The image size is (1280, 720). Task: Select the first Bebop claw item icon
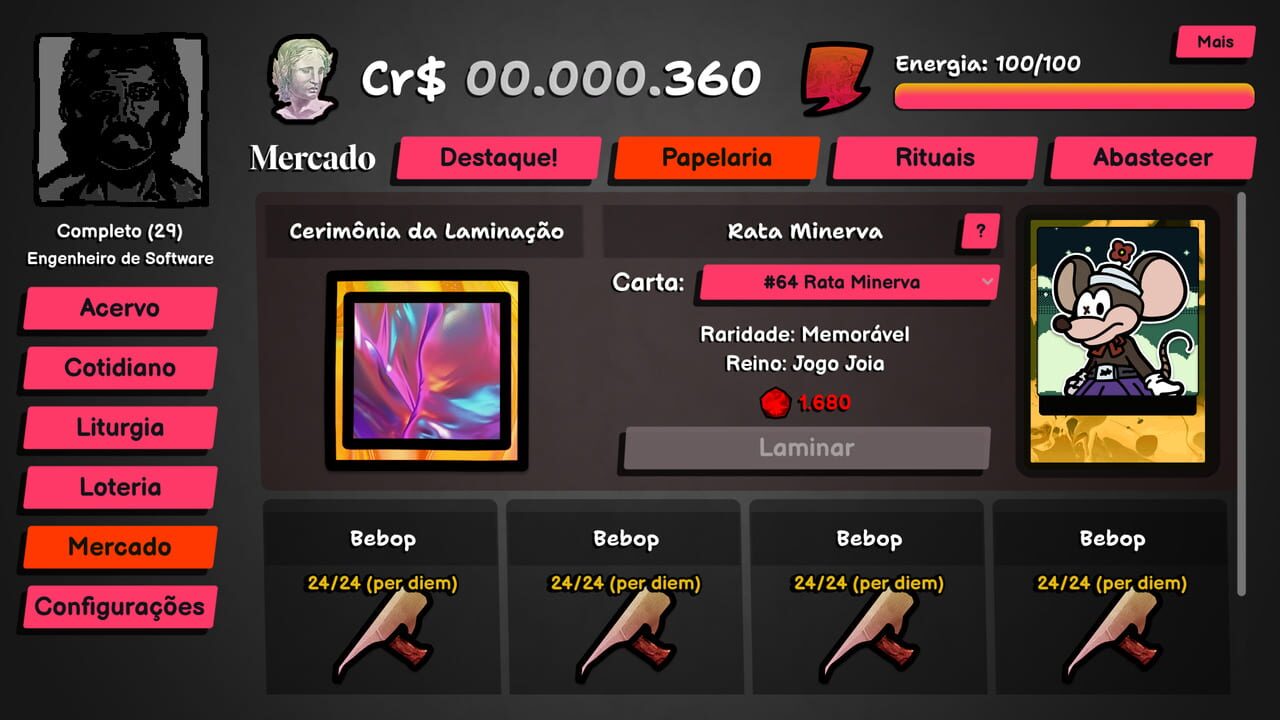(384, 640)
